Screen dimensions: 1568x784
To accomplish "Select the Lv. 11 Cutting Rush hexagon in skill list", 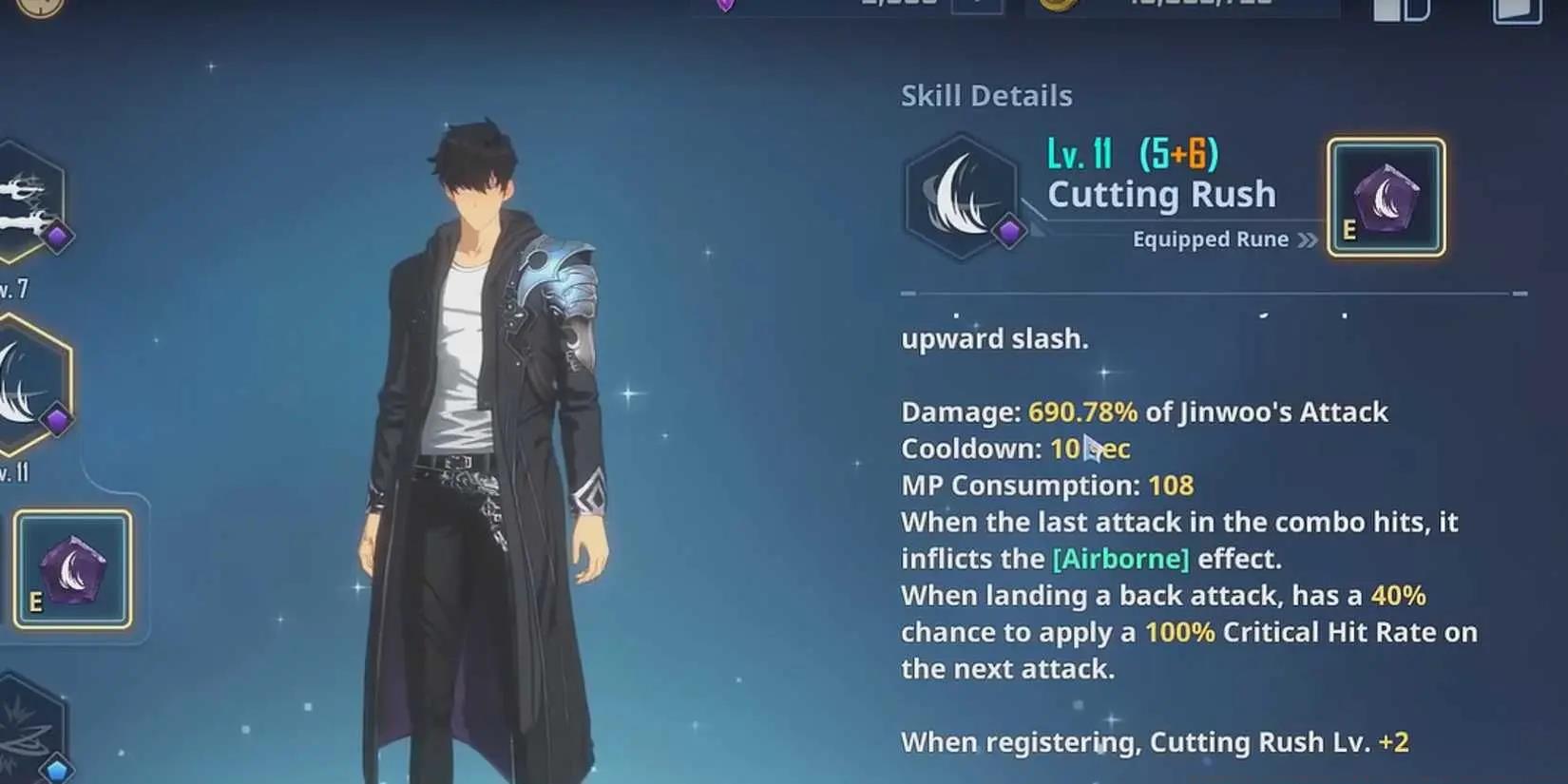I will (29, 385).
